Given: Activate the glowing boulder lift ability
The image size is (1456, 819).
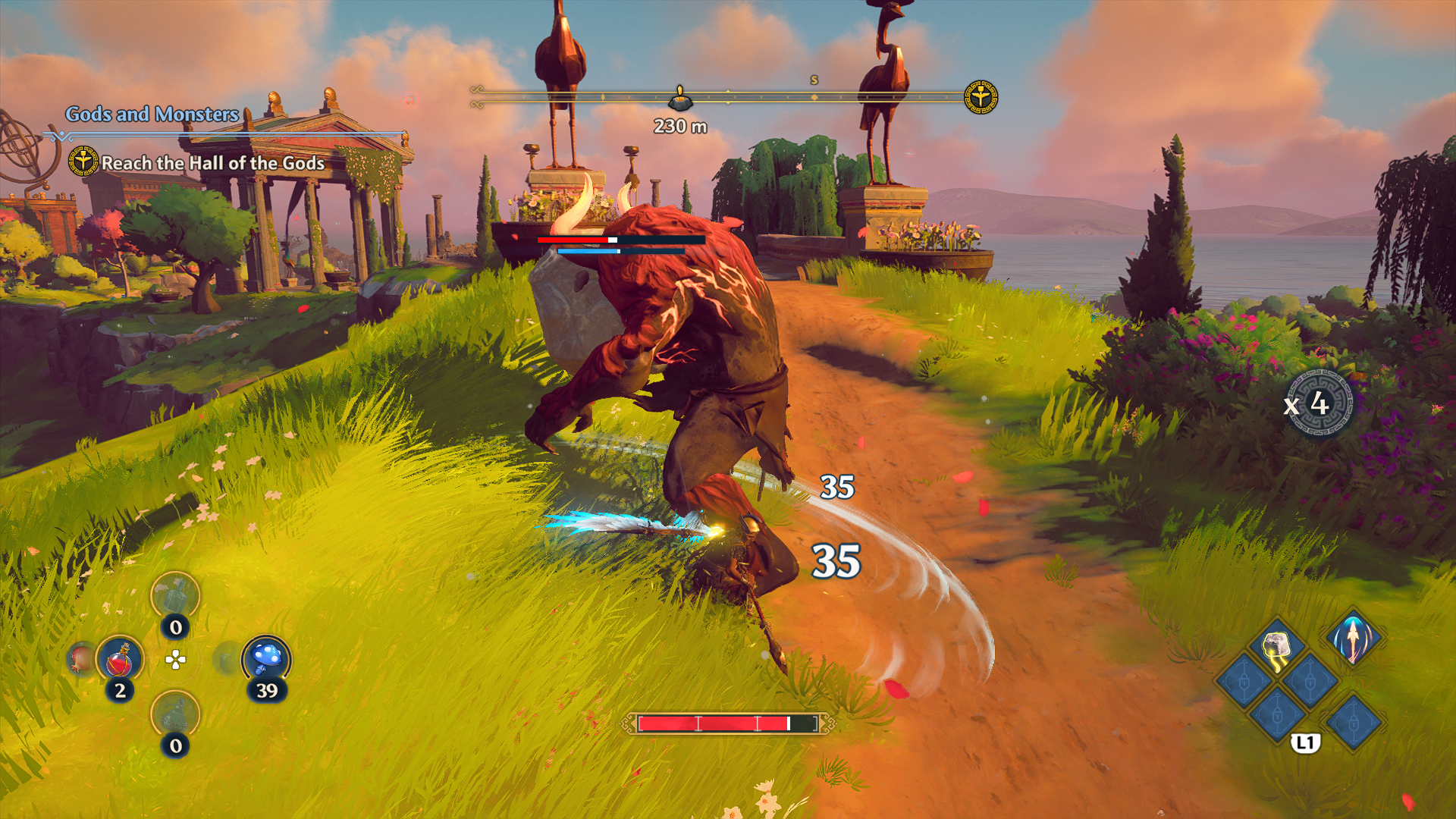Looking at the screenshot, I should (x=1278, y=648).
